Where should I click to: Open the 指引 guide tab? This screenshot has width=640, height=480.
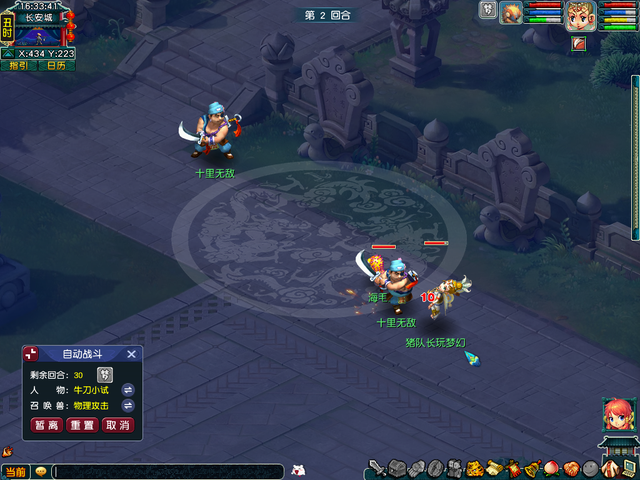(x=19, y=66)
